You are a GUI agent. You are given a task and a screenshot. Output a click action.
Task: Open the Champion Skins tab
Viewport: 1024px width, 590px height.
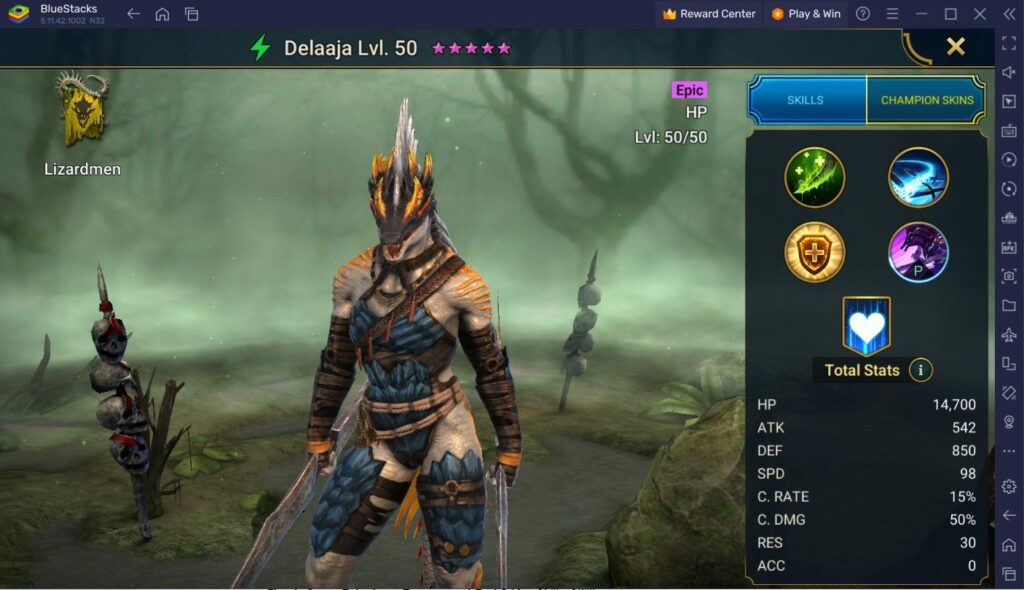pos(926,100)
